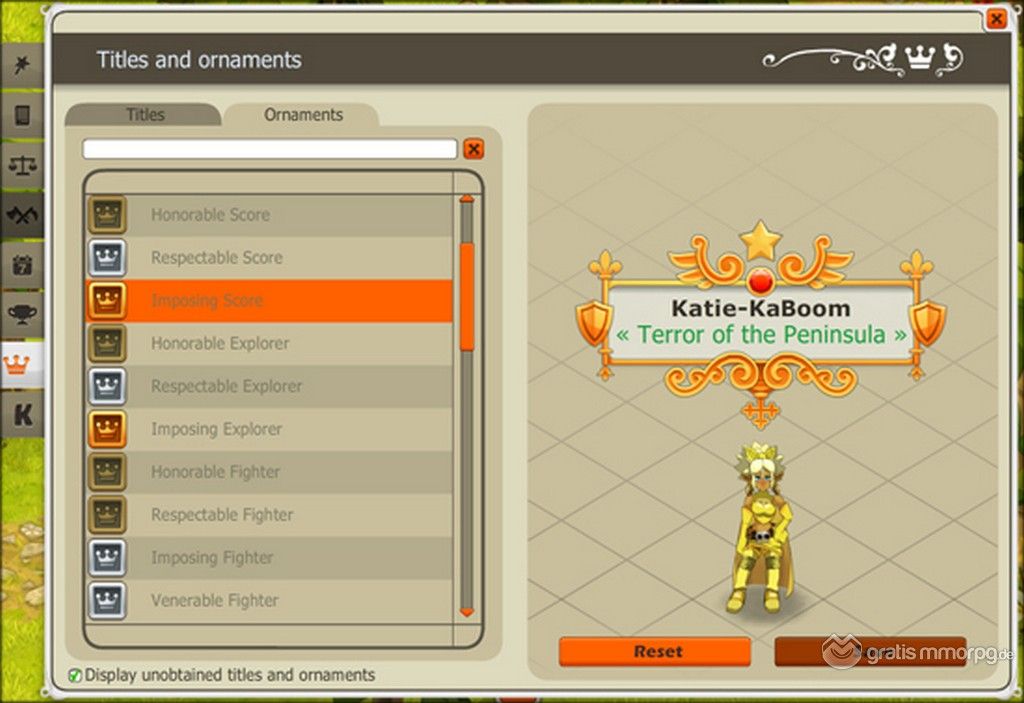
Task: Toggle Display unobtained titles and ornaments
Action: [x=75, y=675]
